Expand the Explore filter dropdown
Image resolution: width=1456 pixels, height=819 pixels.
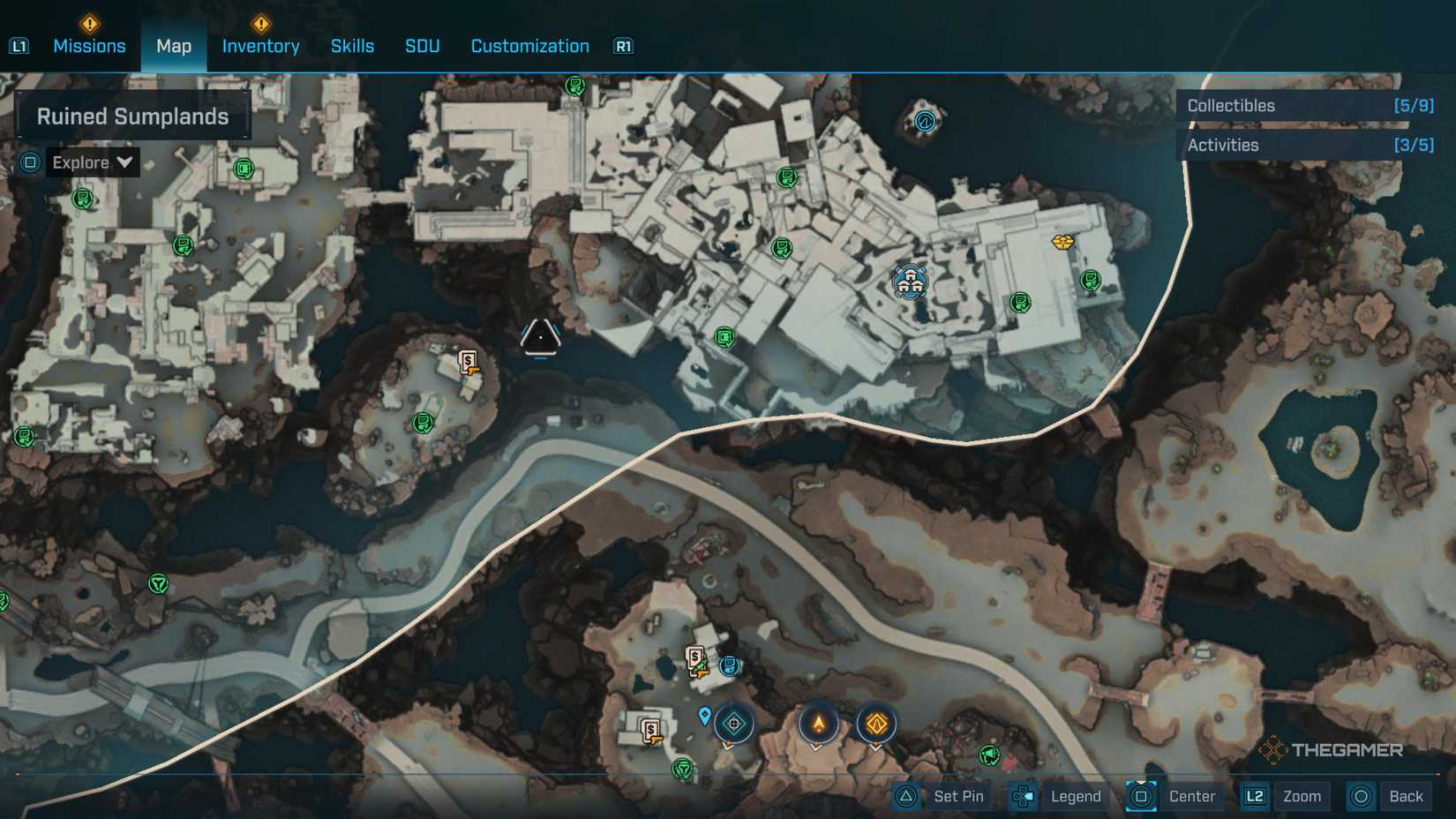92,162
